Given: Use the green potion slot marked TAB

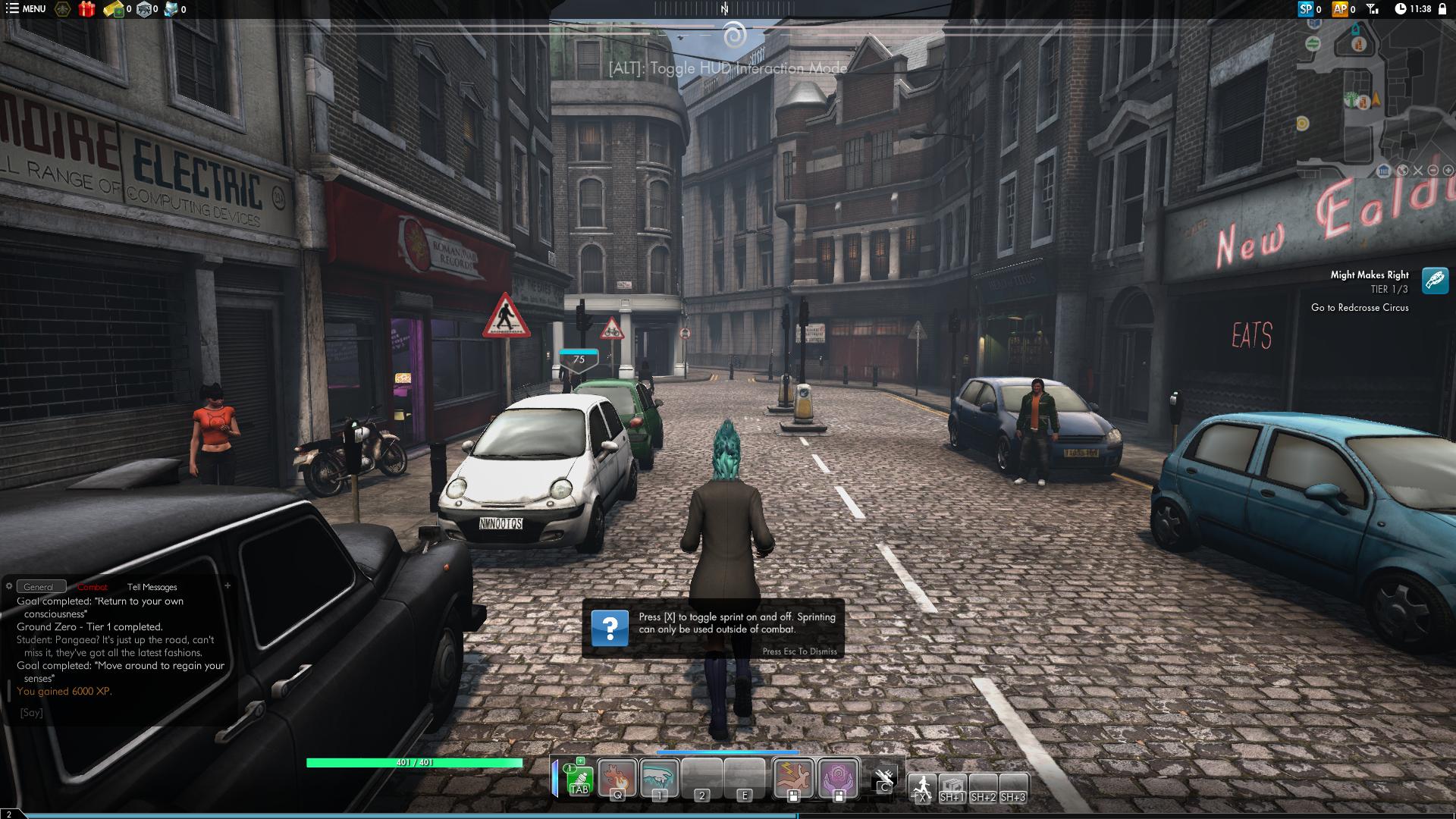Looking at the screenshot, I should point(579,779).
